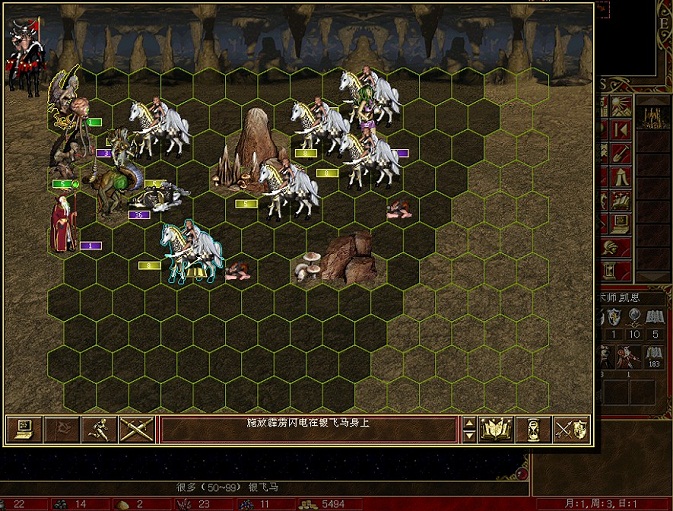Retreat using the running figure button
673x511 pixels.
(x=99, y=429)
